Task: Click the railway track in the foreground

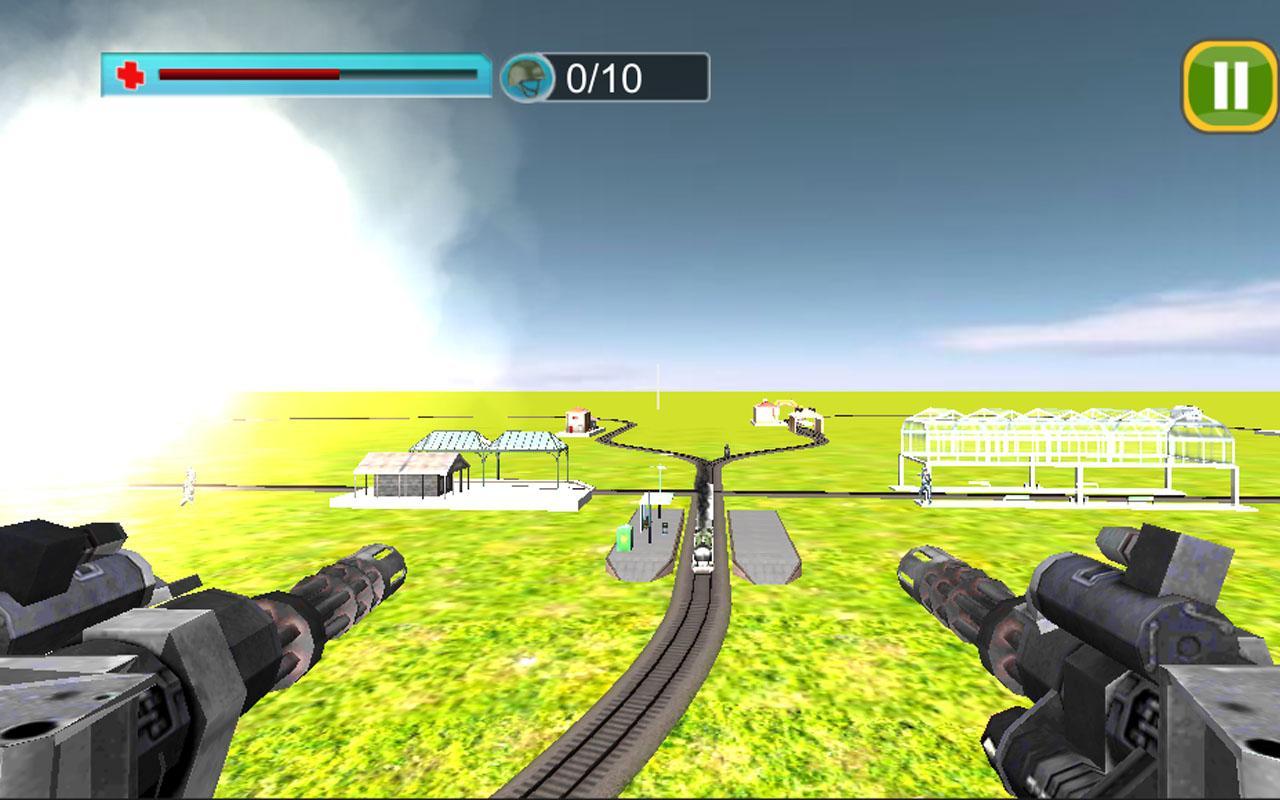Action: 660,700
